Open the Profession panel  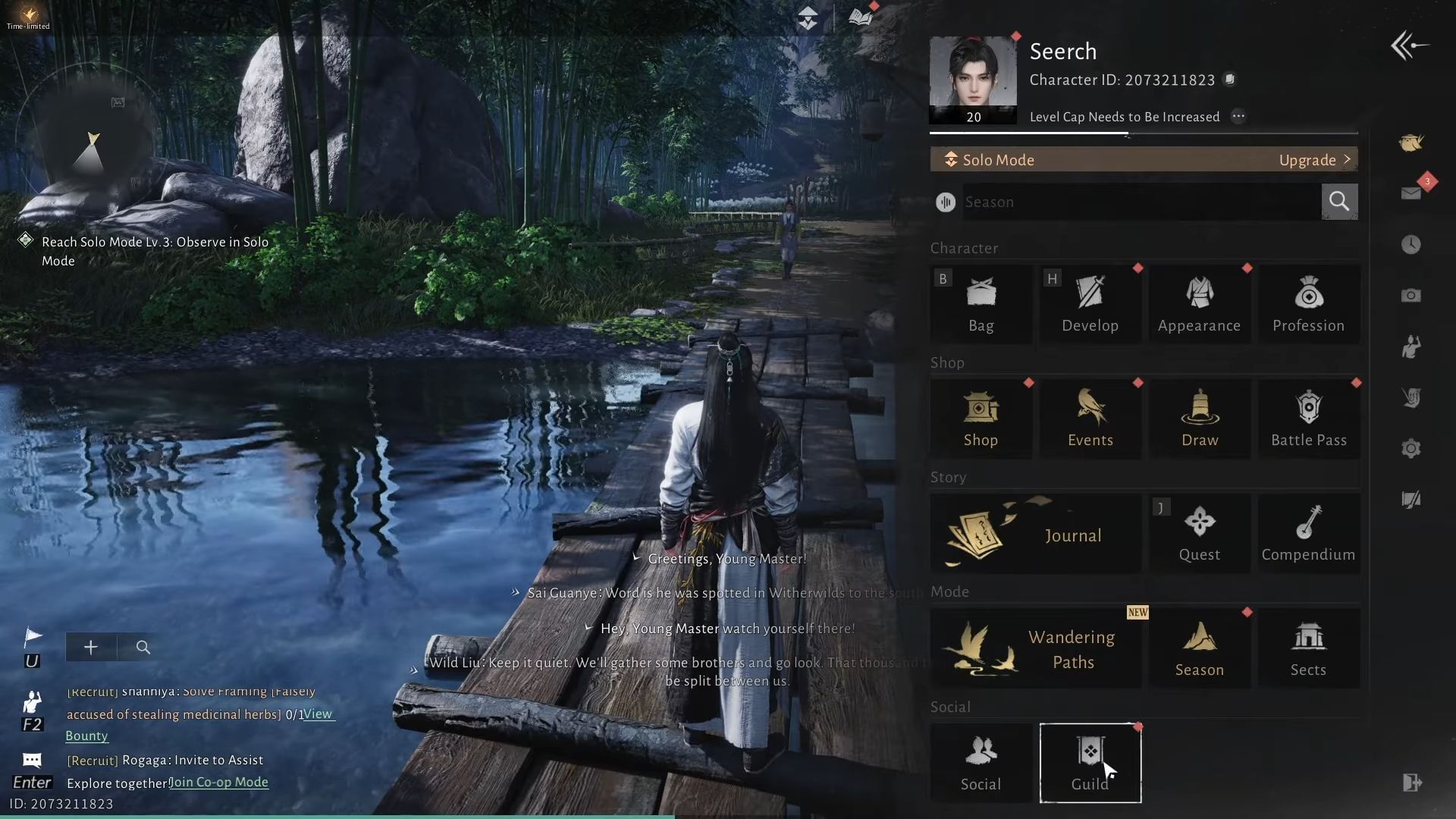click(1308, 303)
